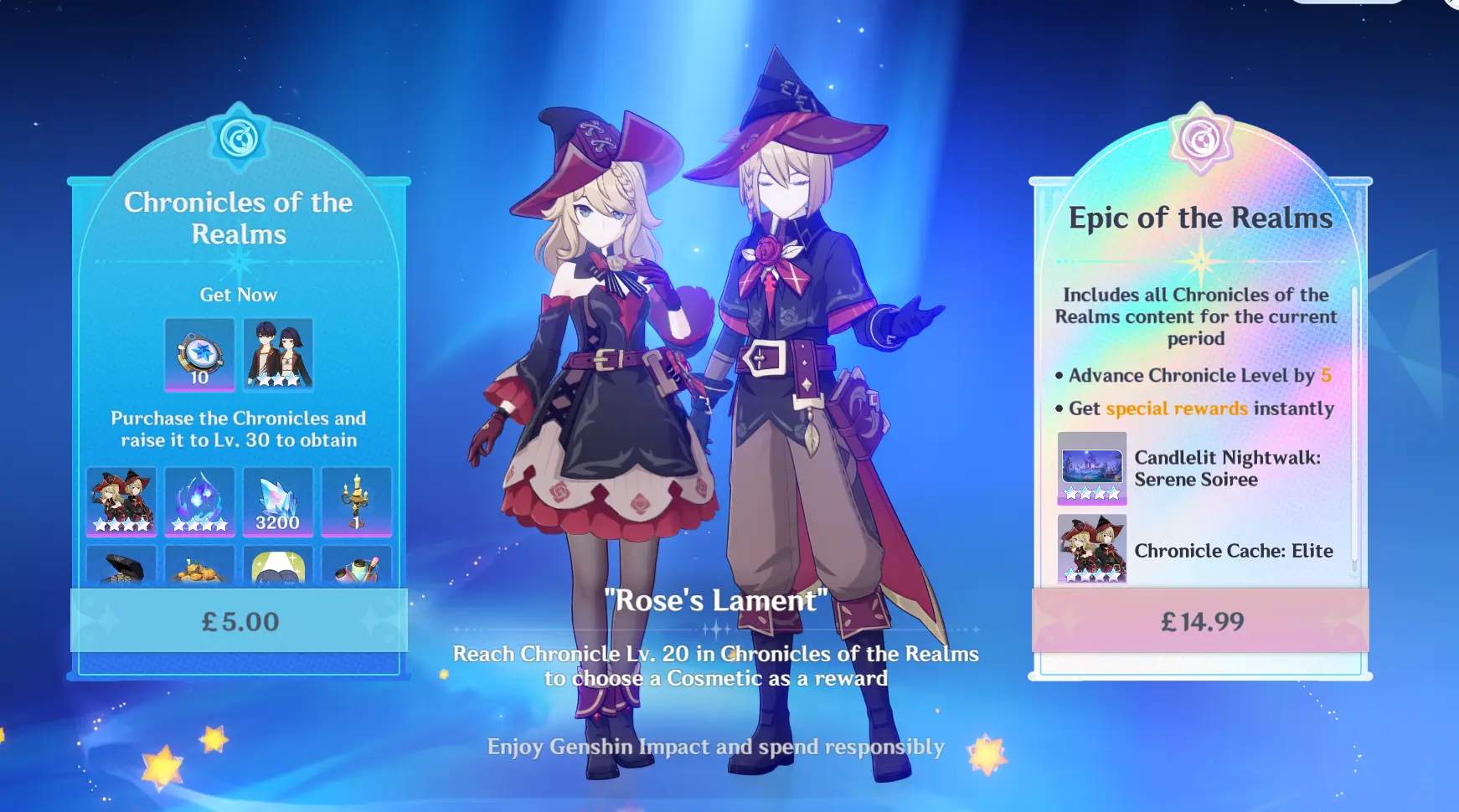Open the golden candelabra reward slot
Viewport: 1459px width, 812px height.
(356, 501)
